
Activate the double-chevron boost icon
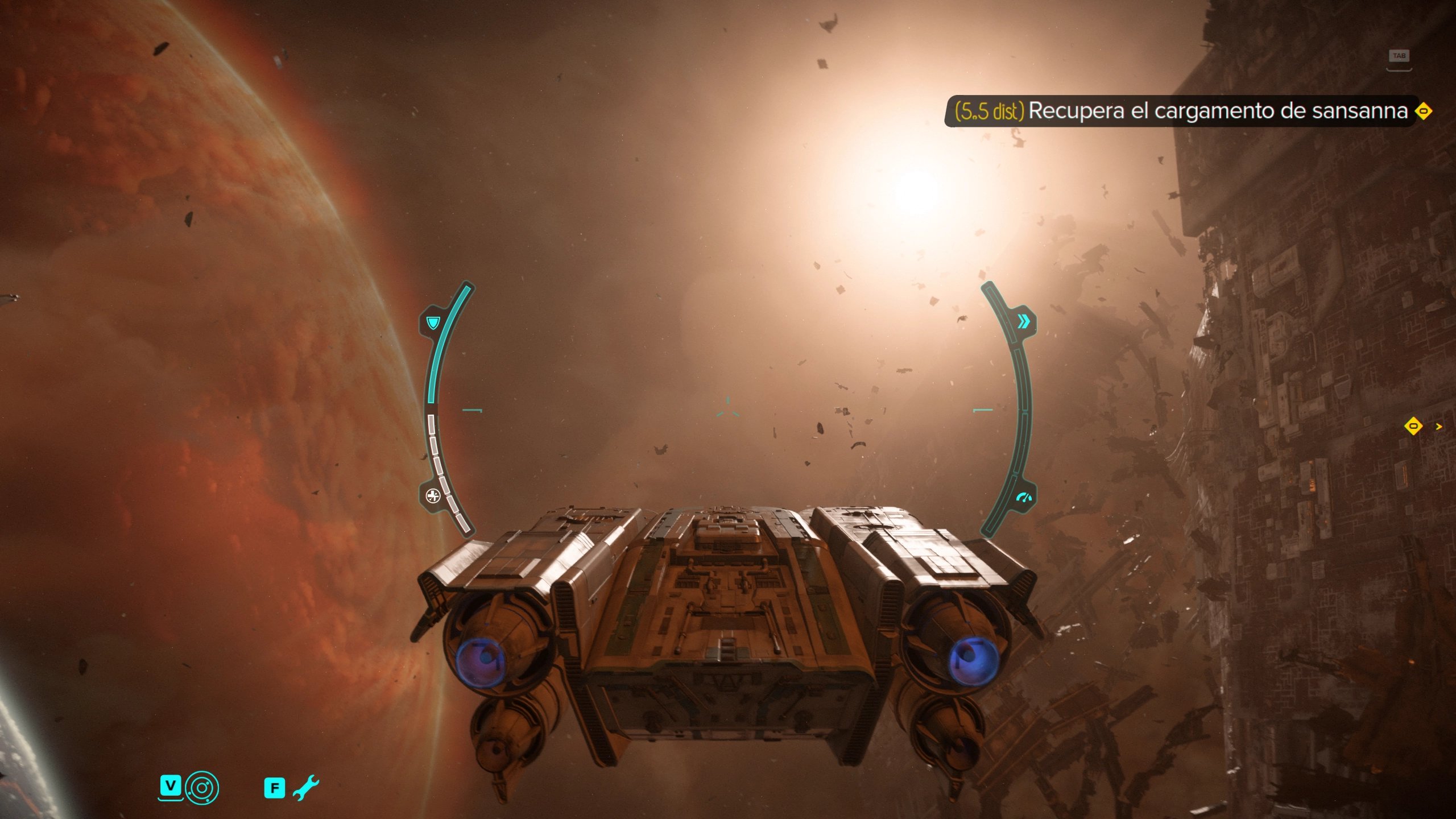point(1023,322)
